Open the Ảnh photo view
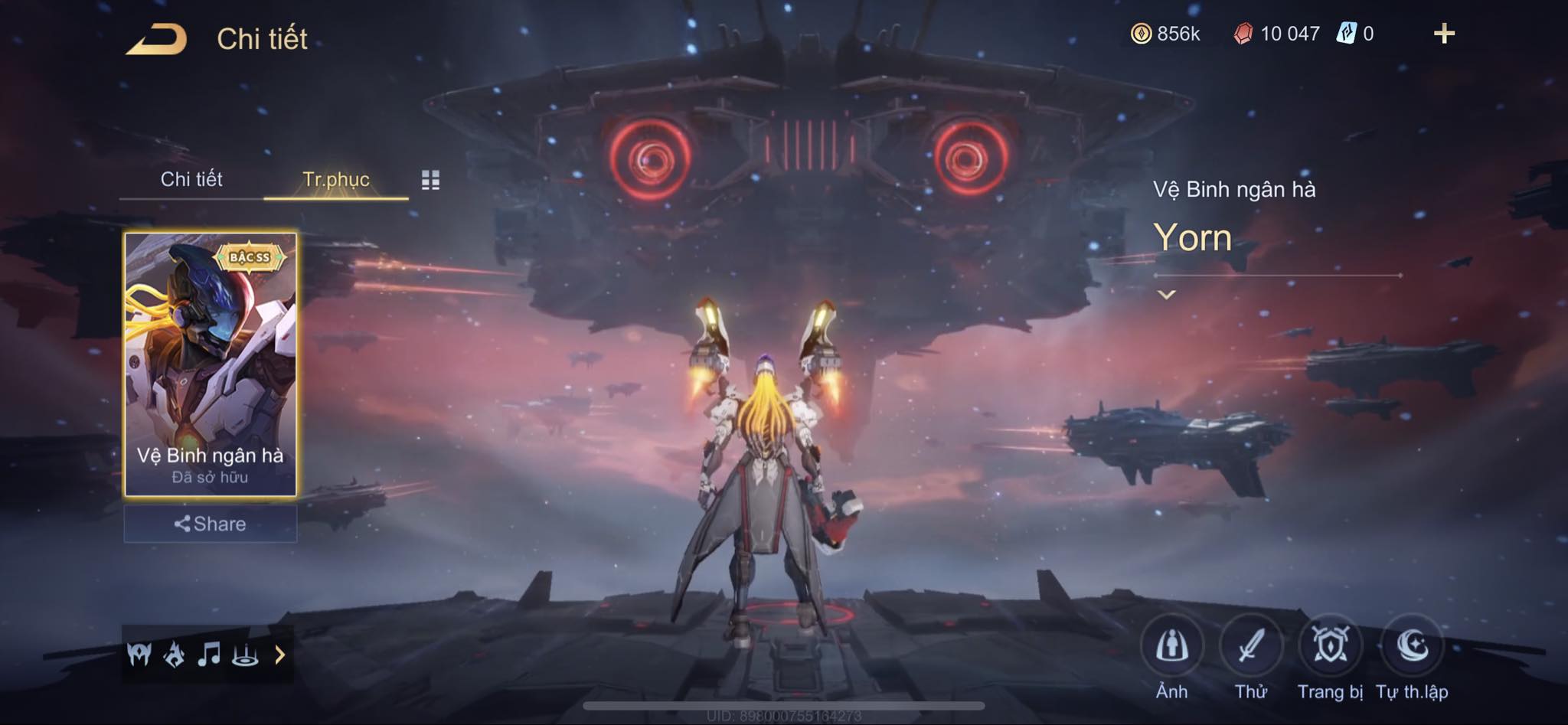Viewport: 1568px width, 725px height. pyautogui.click(x=1171, y=647)
